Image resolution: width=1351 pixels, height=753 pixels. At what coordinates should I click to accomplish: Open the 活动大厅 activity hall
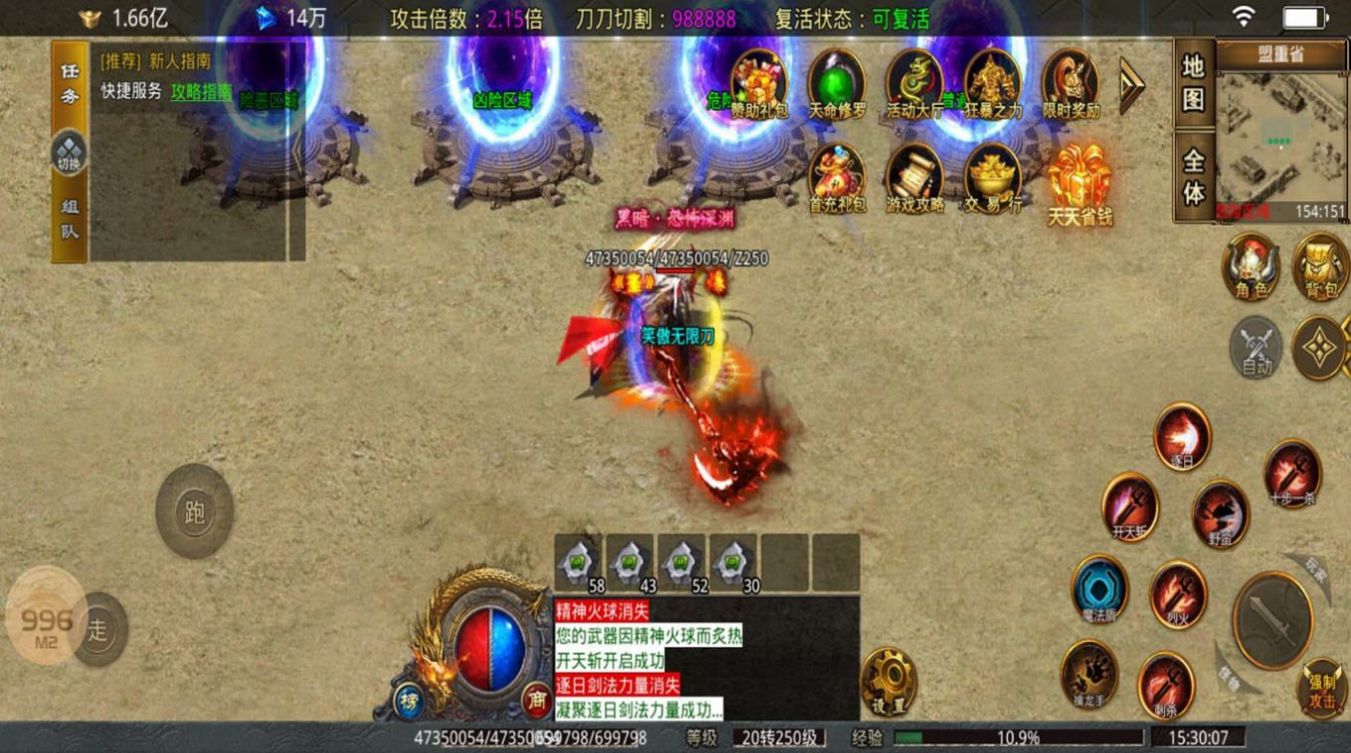click(914, 81)
